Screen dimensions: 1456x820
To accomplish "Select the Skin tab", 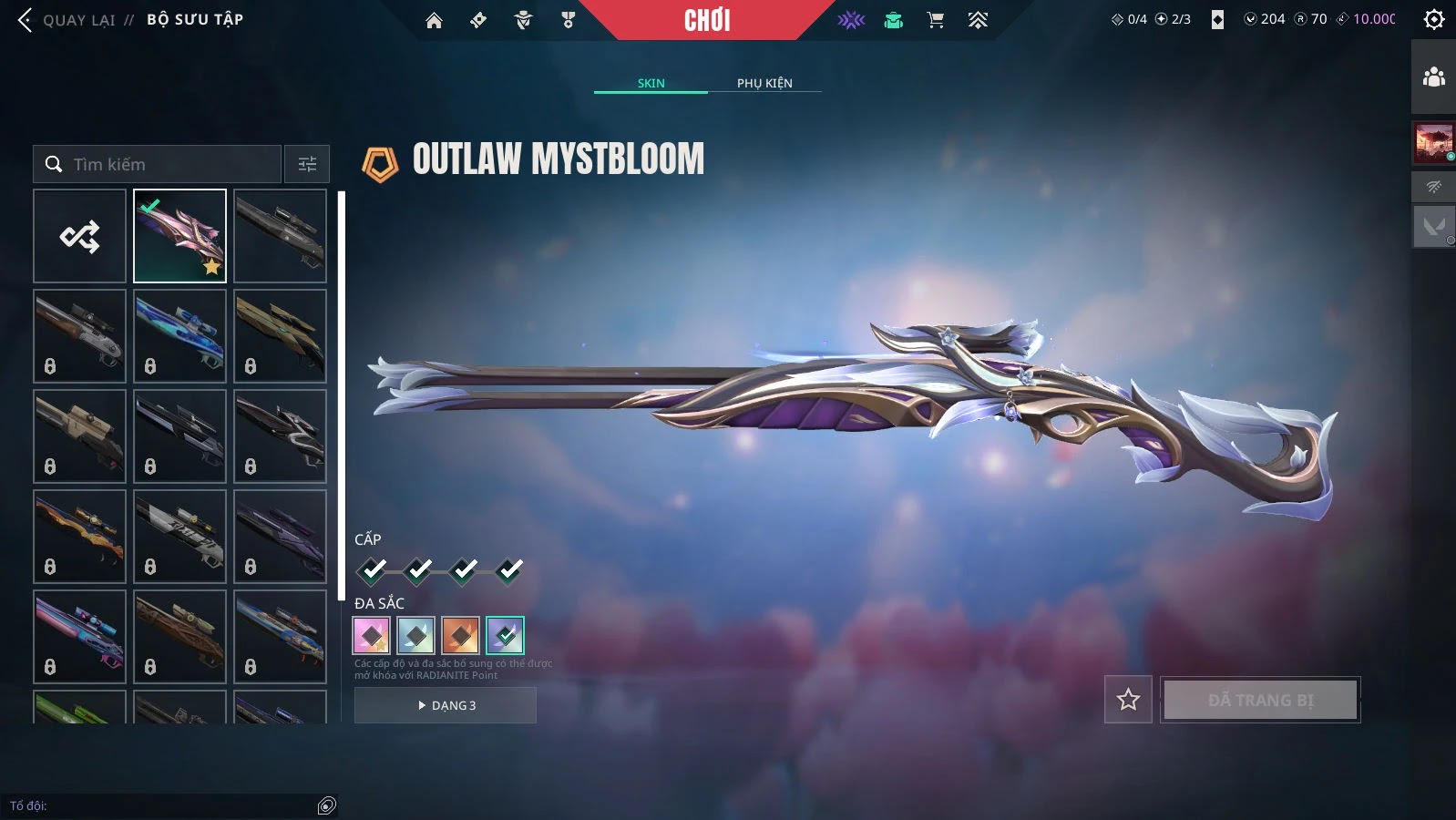I will click(x=651, y=83).
